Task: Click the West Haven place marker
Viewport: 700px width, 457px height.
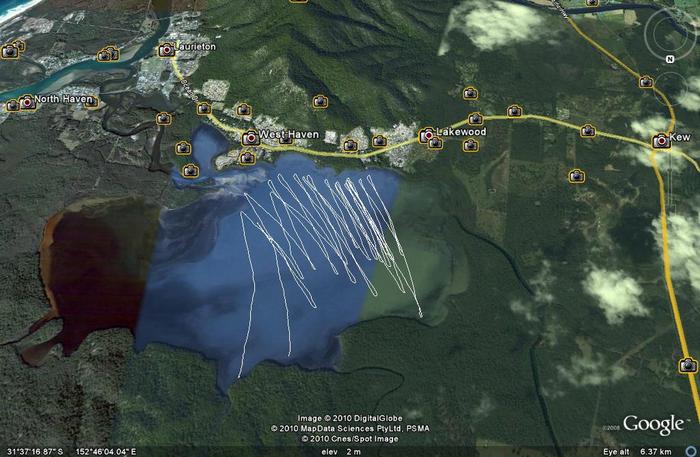Action: tap(250, 136)
